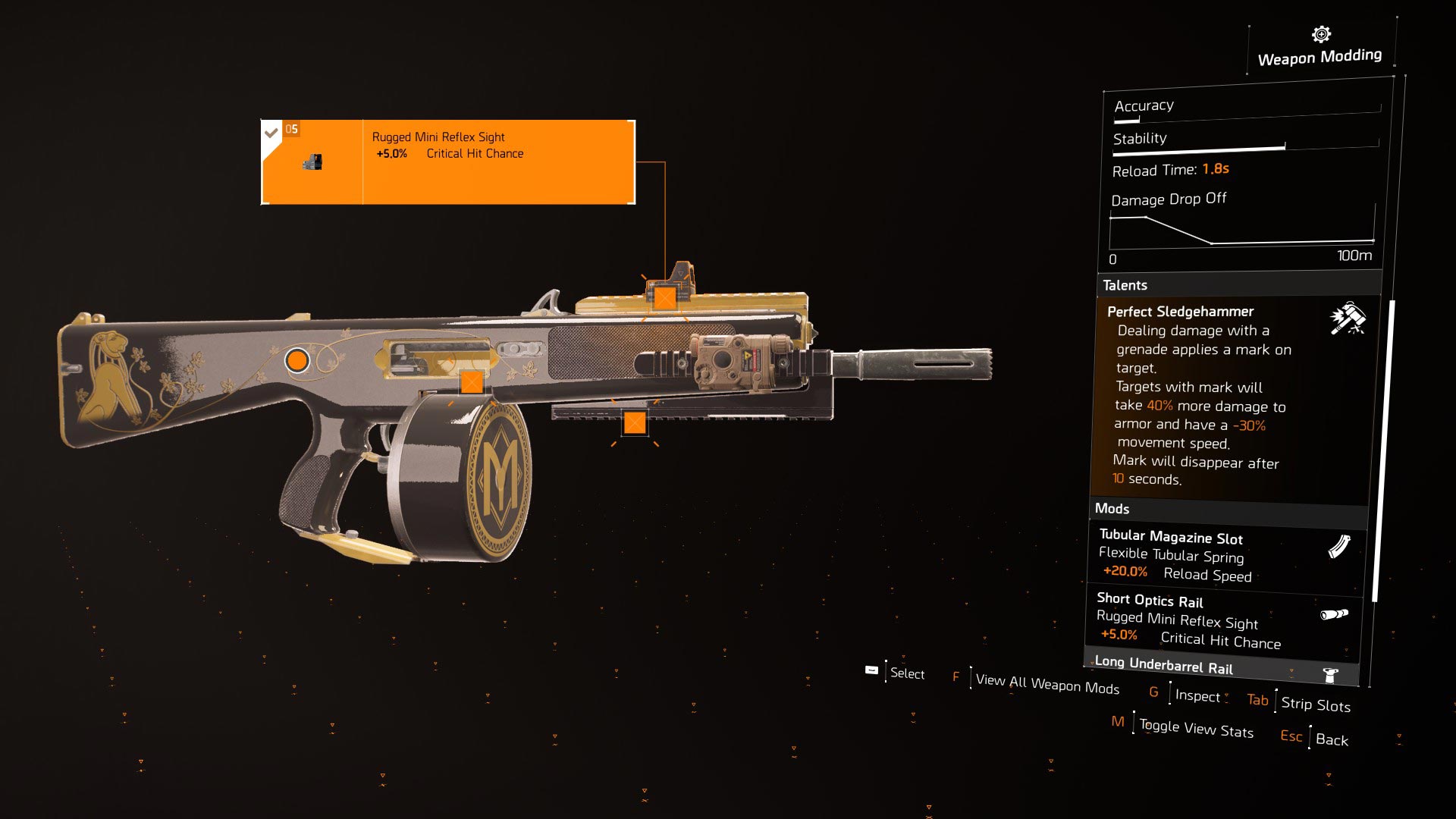Image resolution: width=1456 pixels, height=819 pixels.
Task: Select the optics mod slot marker on the weapon
Action: coord(664,297)
